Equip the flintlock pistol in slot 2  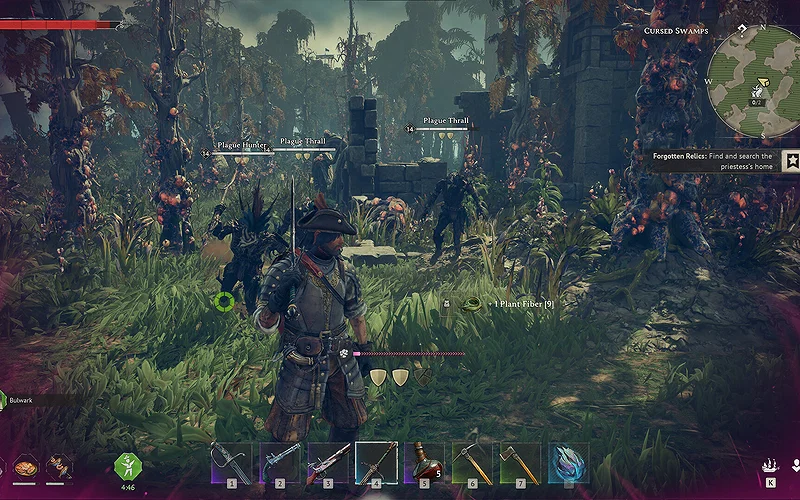point(280,463)
